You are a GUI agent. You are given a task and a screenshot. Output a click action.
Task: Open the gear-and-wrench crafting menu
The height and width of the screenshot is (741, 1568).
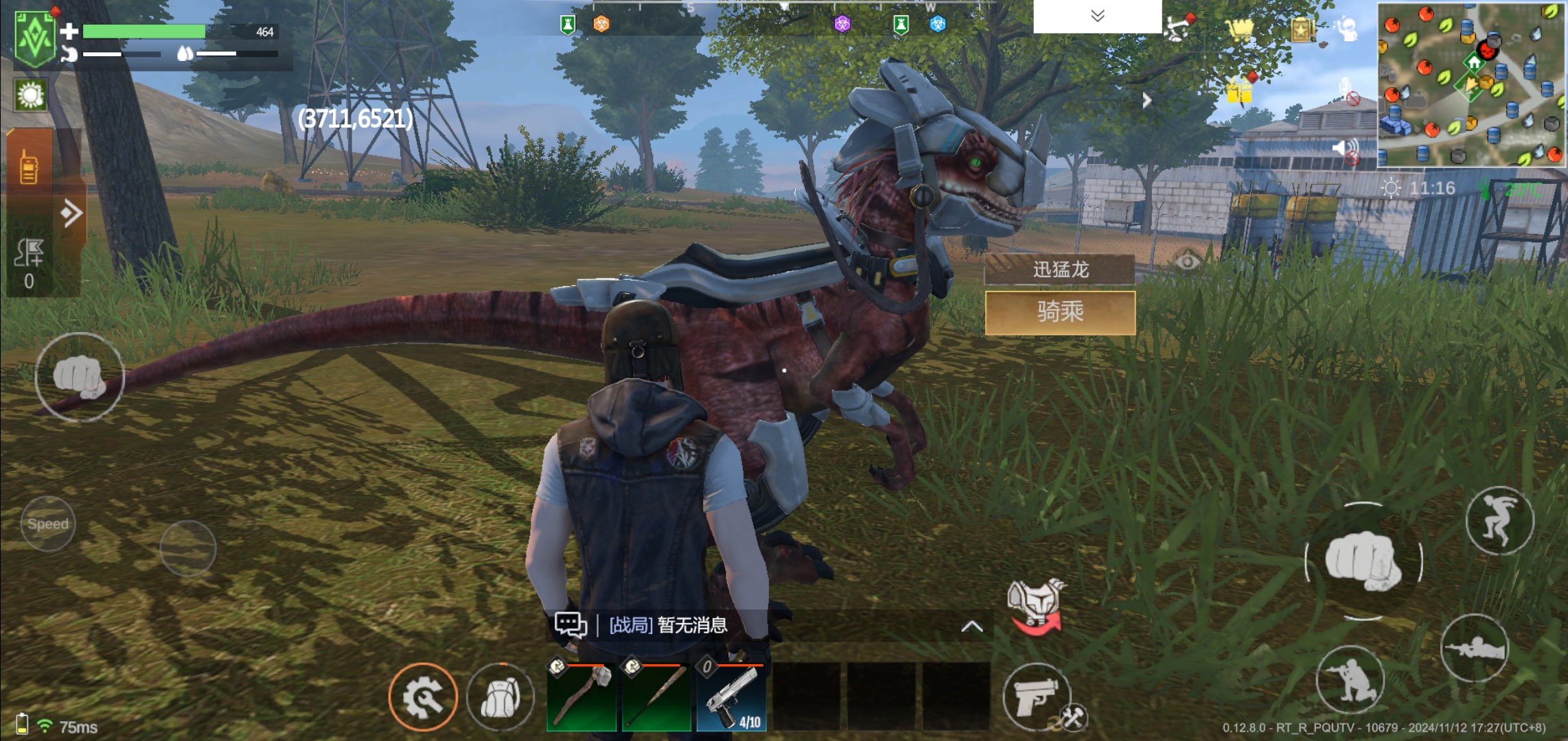pos(423,697)
